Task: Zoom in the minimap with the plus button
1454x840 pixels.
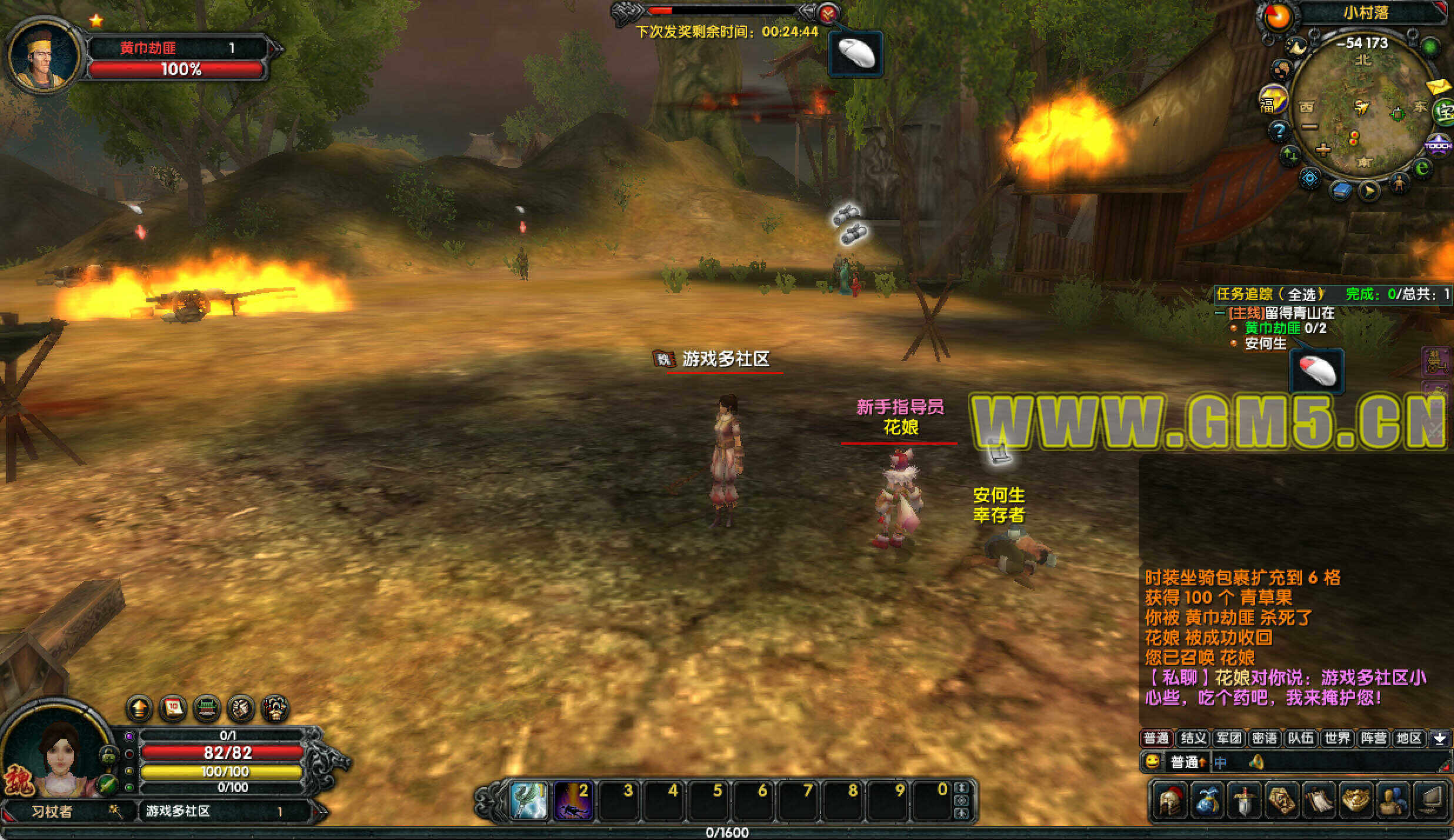Action: [1323, 149]
